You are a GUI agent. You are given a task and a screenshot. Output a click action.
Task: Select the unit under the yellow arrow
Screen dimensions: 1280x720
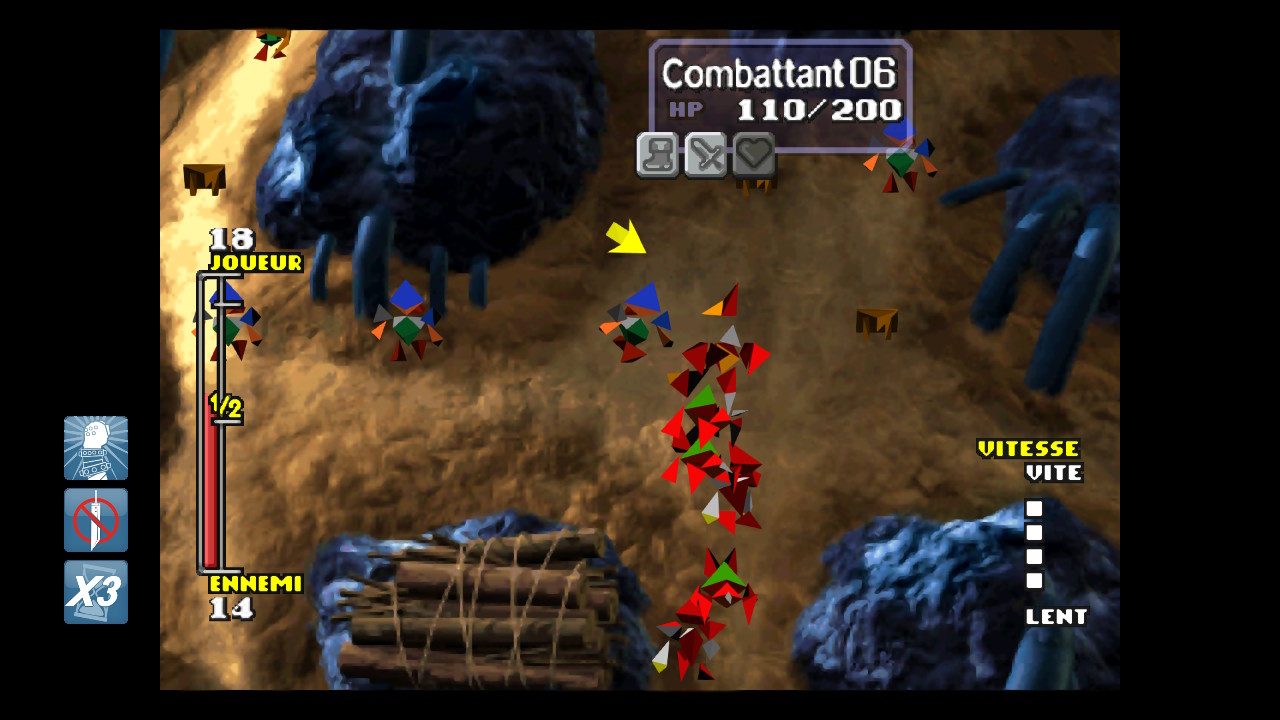coord(637,322)
